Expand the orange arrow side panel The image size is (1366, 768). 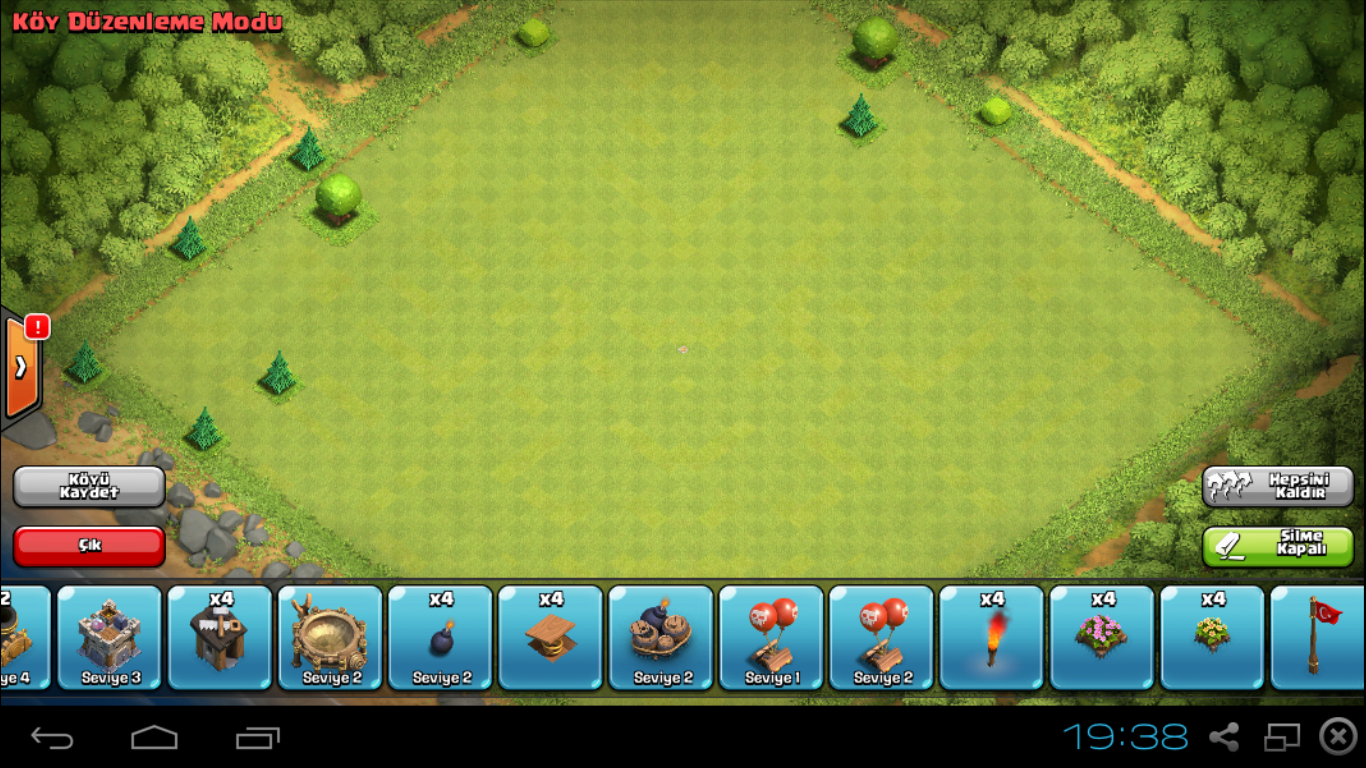click(x=21, y=367)
